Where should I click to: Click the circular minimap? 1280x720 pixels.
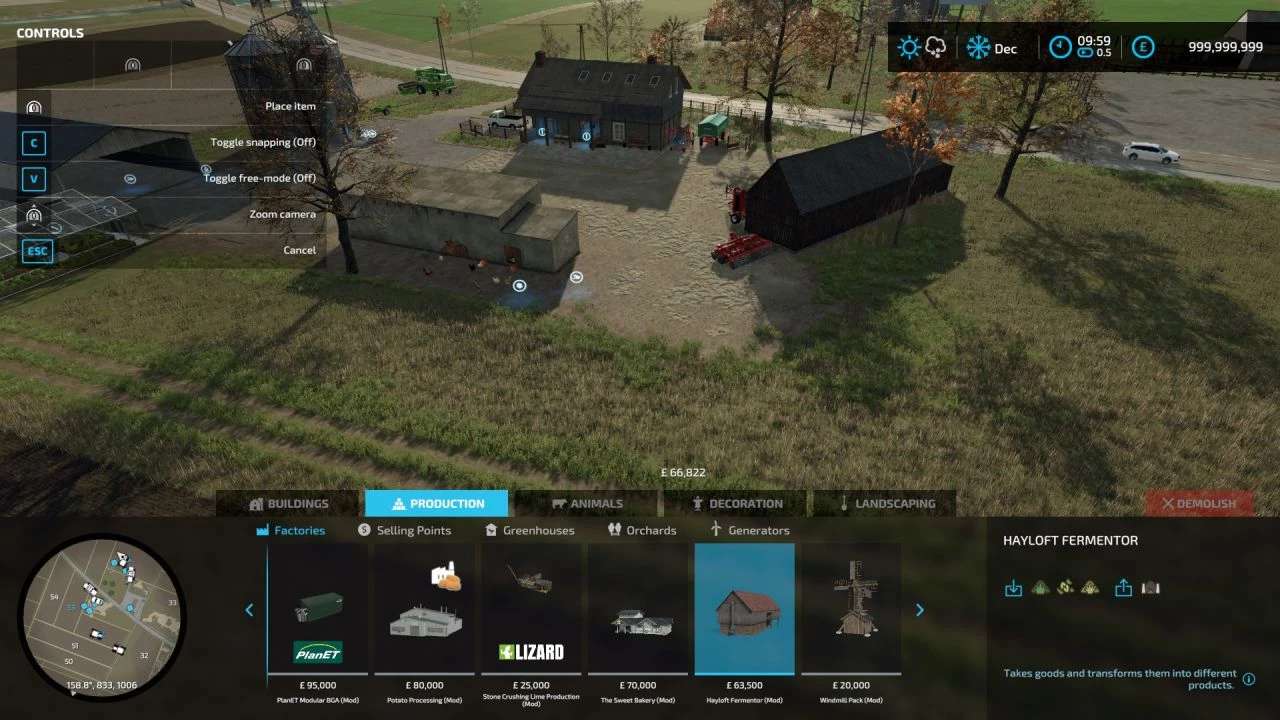[102, 603]
